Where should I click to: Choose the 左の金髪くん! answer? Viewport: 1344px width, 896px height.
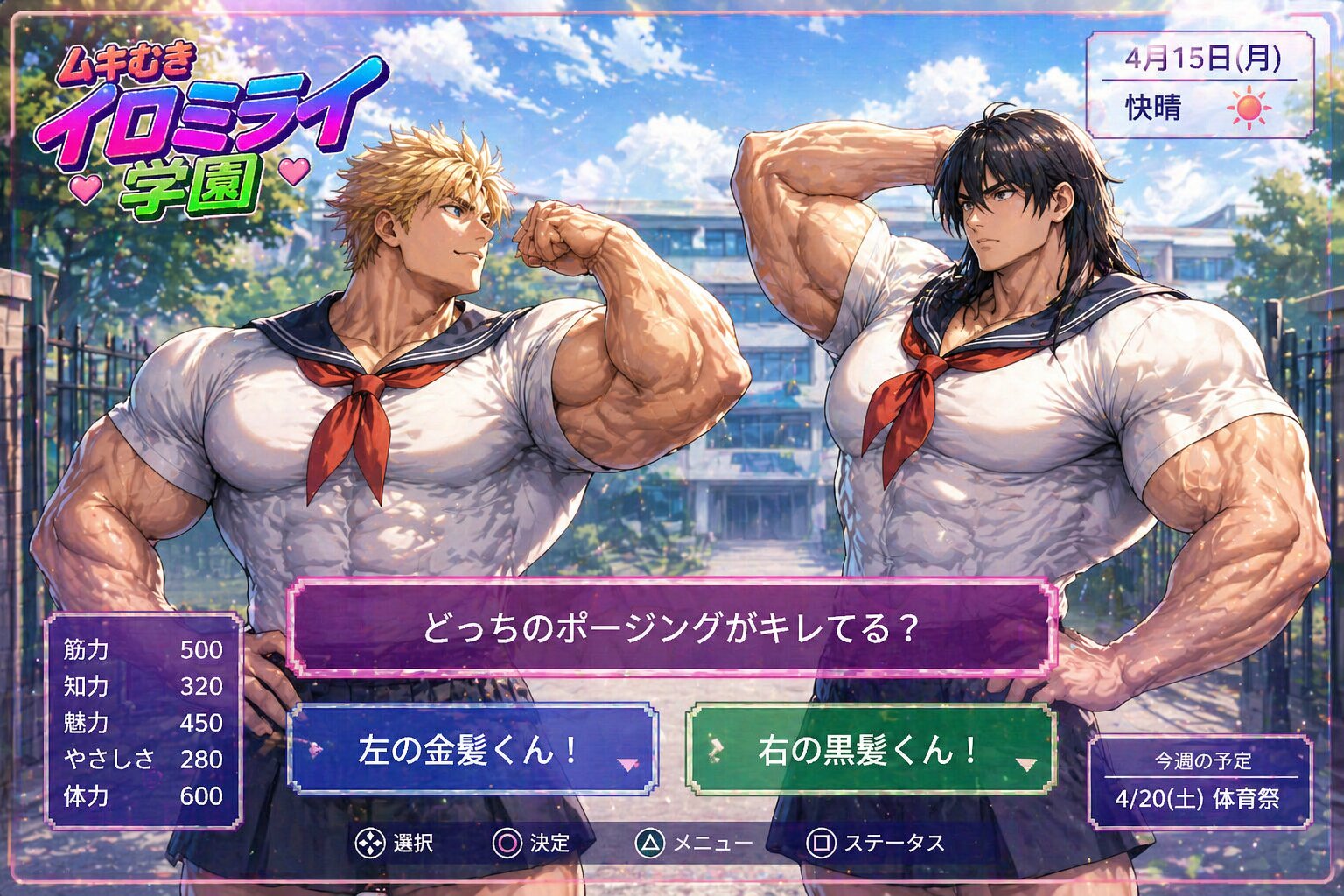(472, 750)
